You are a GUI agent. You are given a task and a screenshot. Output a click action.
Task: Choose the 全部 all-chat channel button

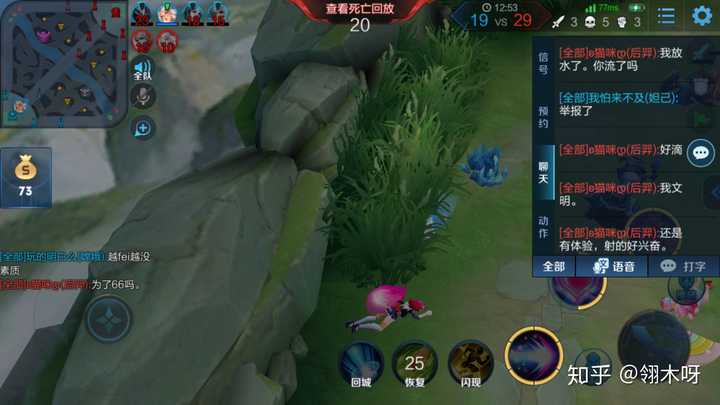coord(554,266)
